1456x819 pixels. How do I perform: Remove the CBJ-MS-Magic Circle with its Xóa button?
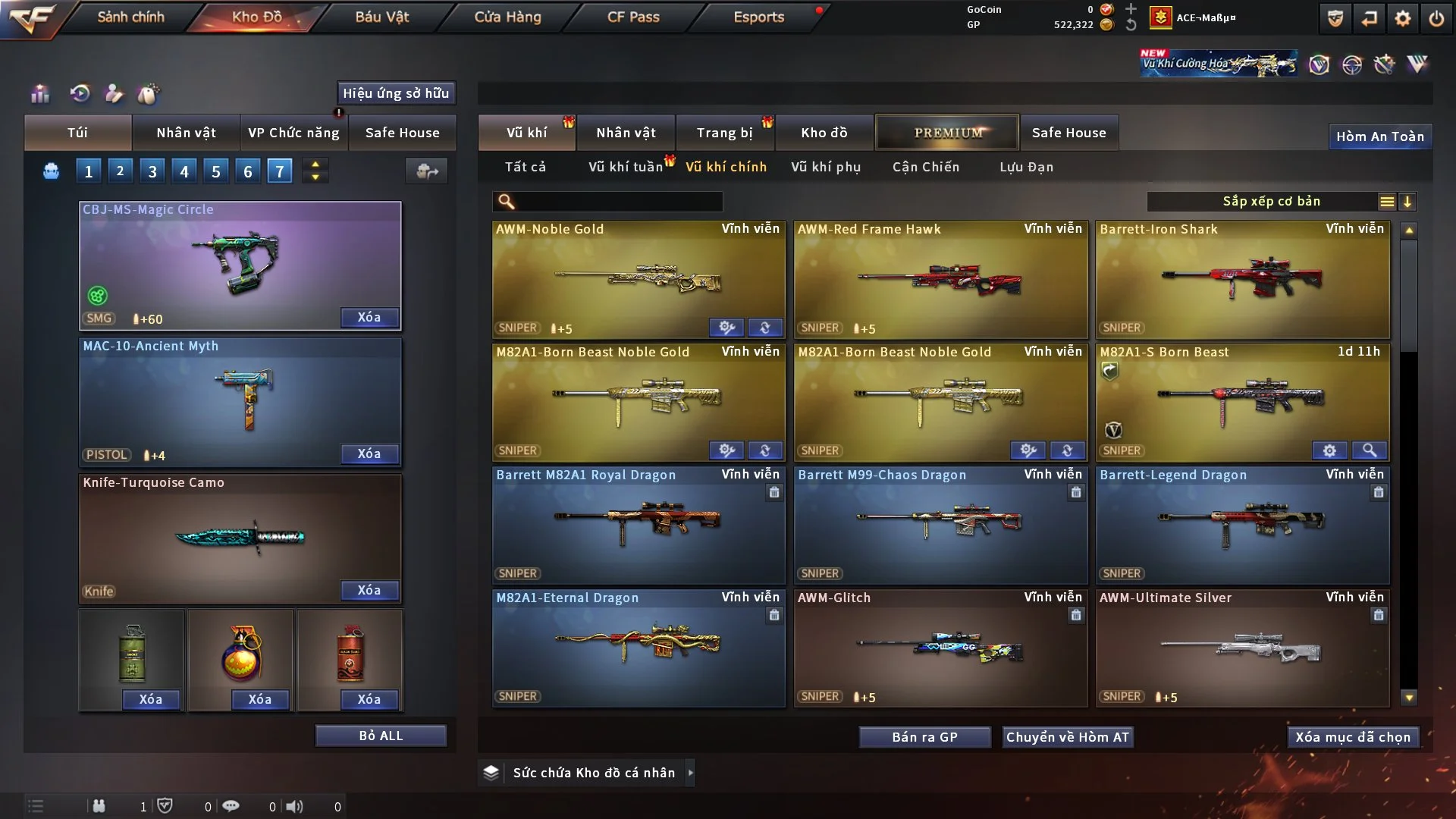coord(369,317)
